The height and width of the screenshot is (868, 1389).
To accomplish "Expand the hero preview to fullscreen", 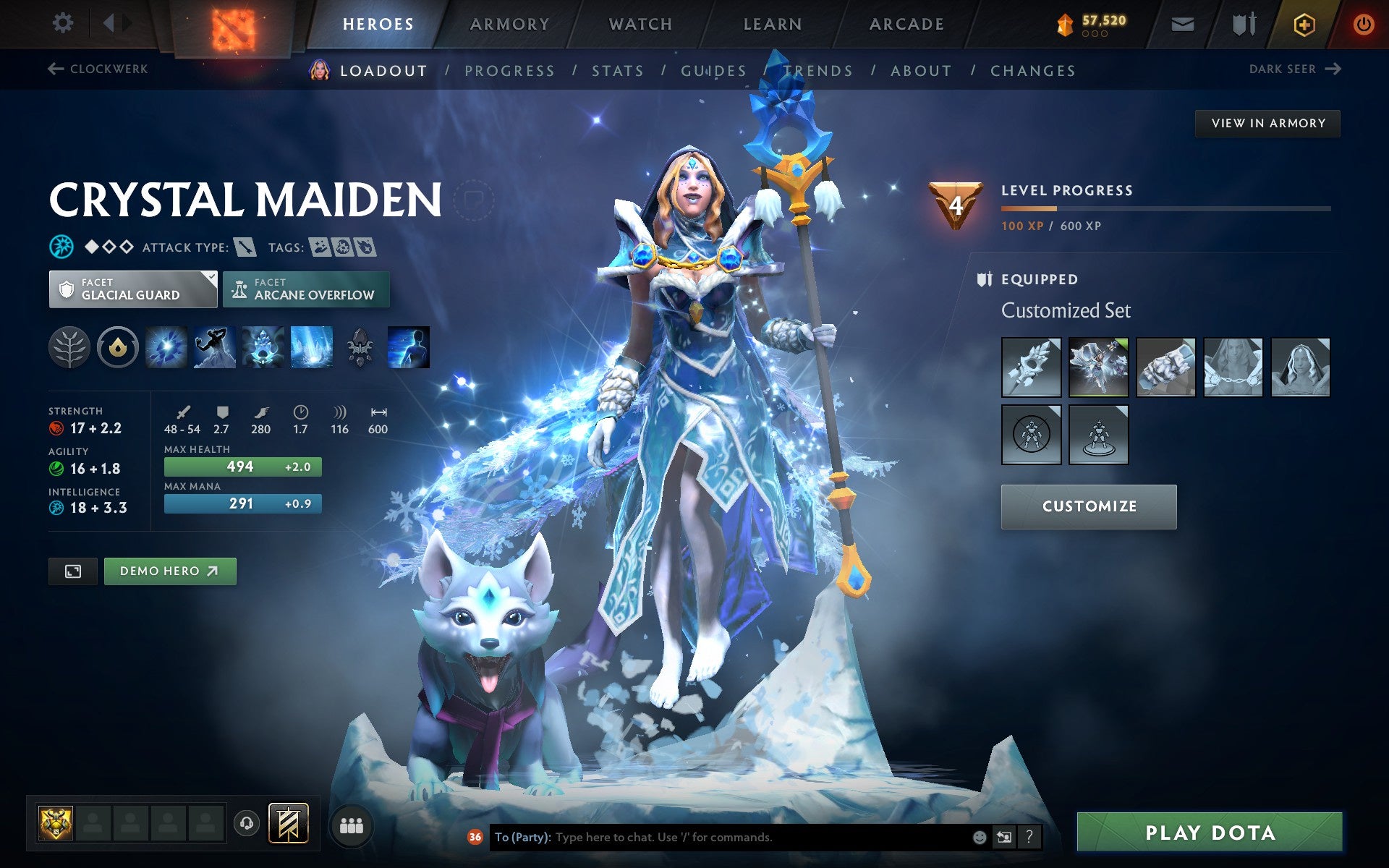I will (x=72, y=571).
